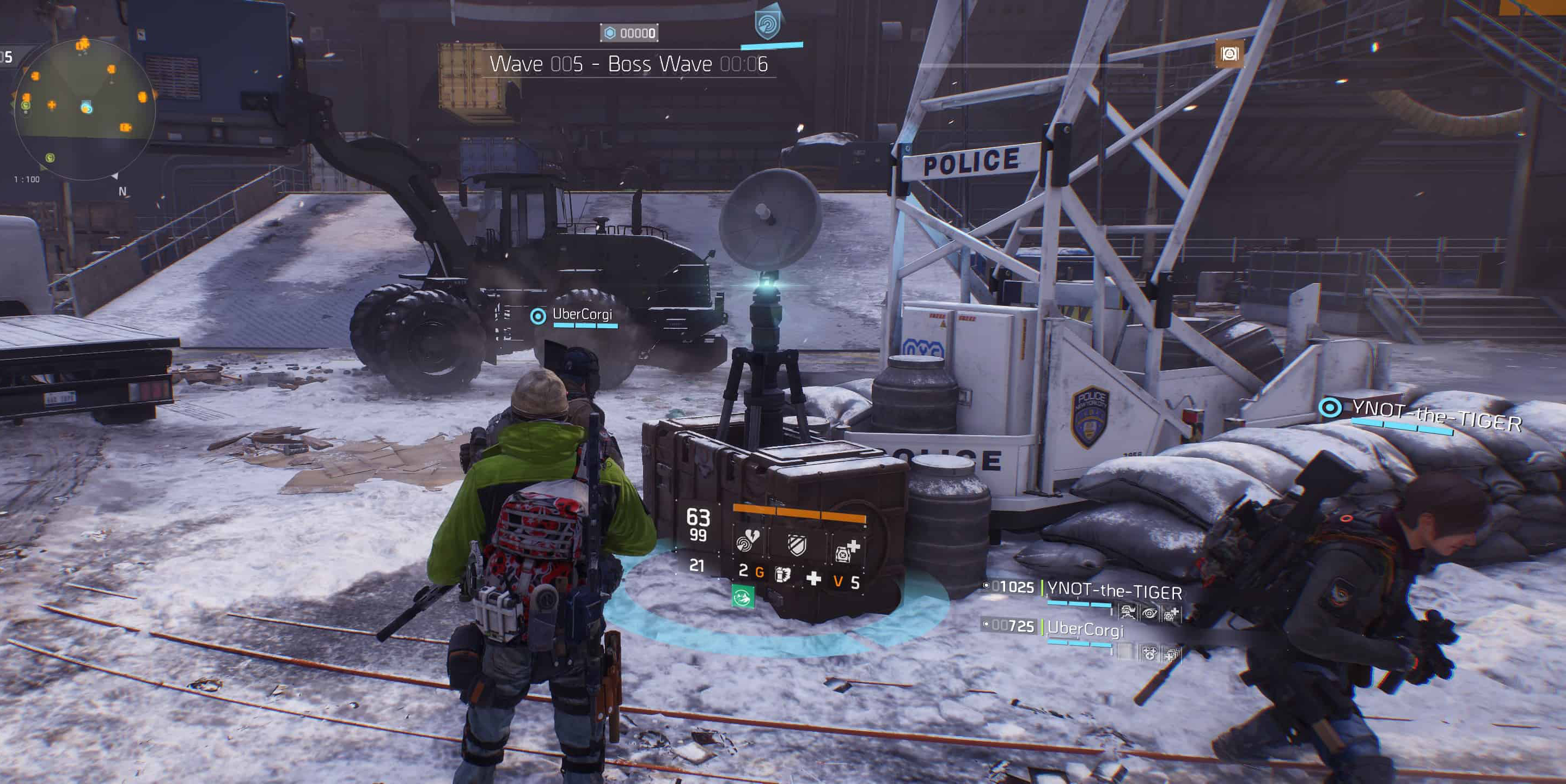Activate the pulse with broken heart skill
Screen dimensions: 1566x784
point(747,540)
